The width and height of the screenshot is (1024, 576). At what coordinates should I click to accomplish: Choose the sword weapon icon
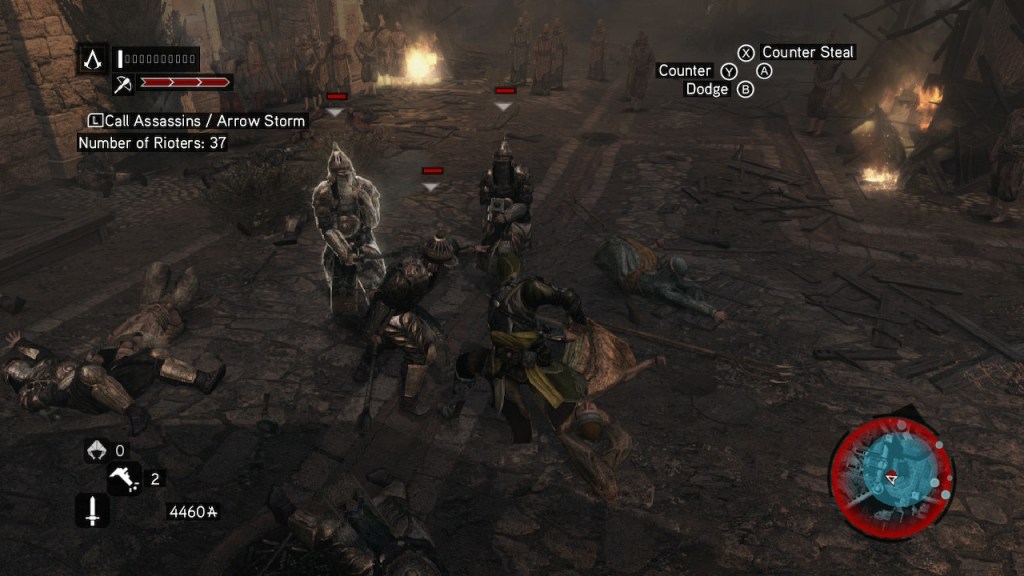[x=93, y=512]
